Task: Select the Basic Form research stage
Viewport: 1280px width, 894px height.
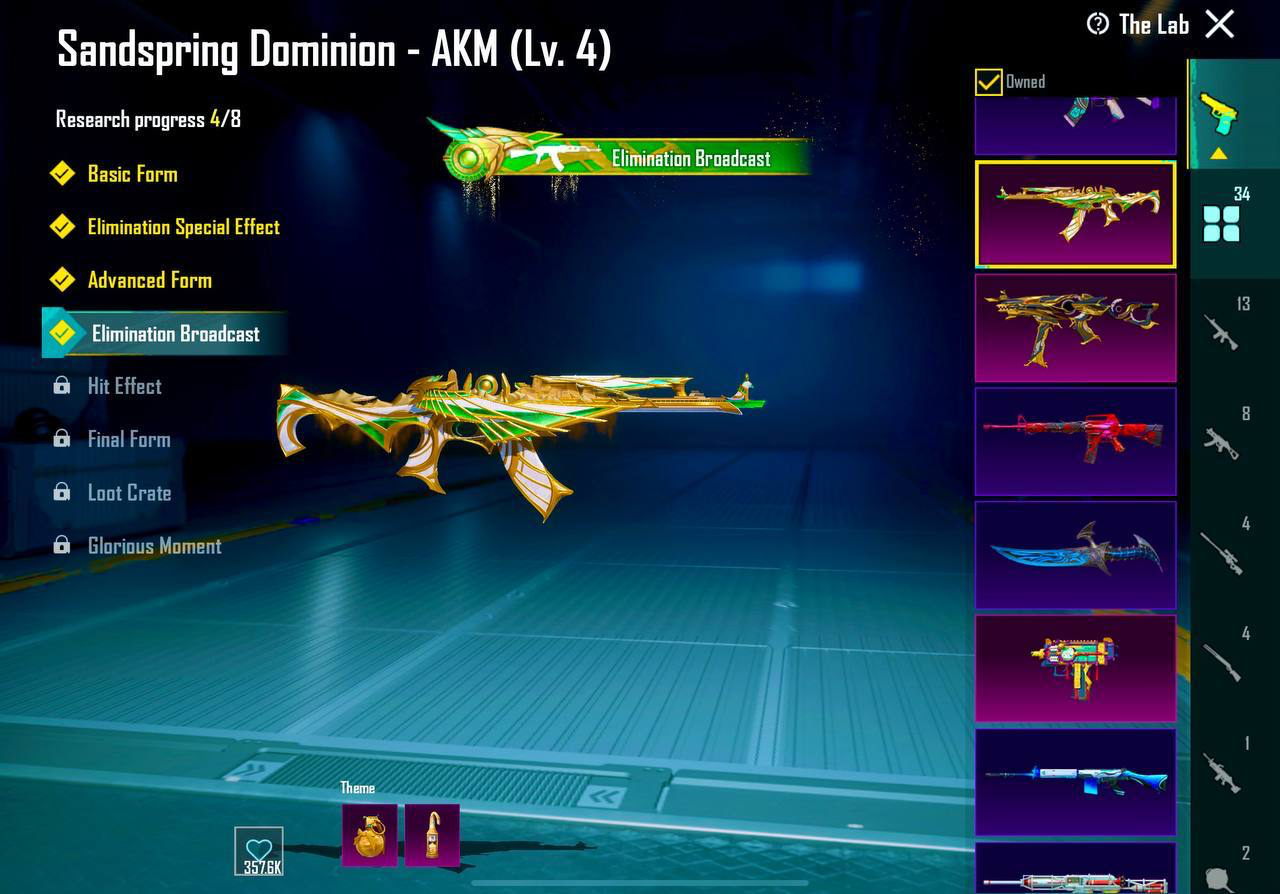Action: (x=132, y=174)
